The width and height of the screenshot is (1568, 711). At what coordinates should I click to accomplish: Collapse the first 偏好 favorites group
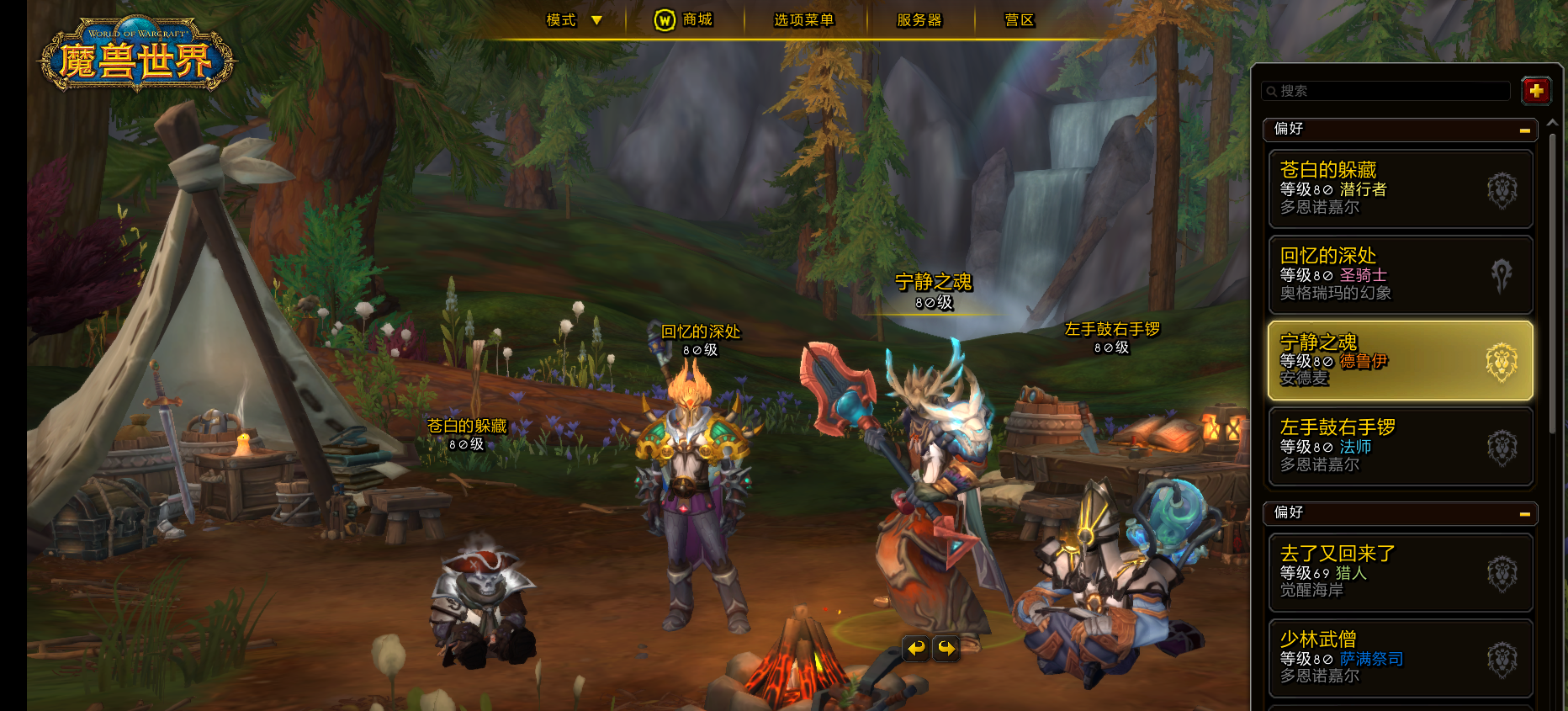(1524, 130)
